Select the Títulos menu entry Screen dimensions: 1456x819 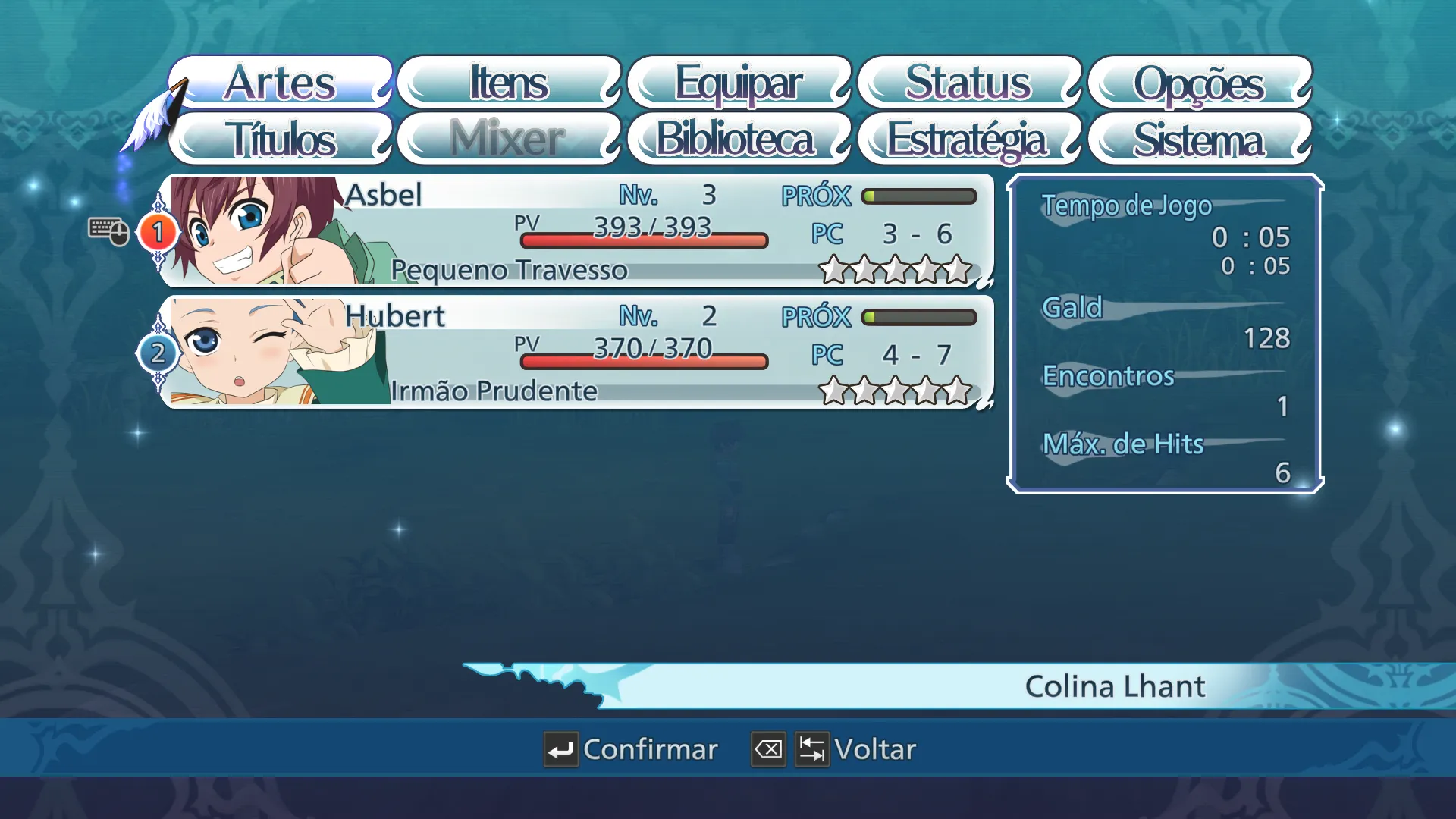(281, 139)
